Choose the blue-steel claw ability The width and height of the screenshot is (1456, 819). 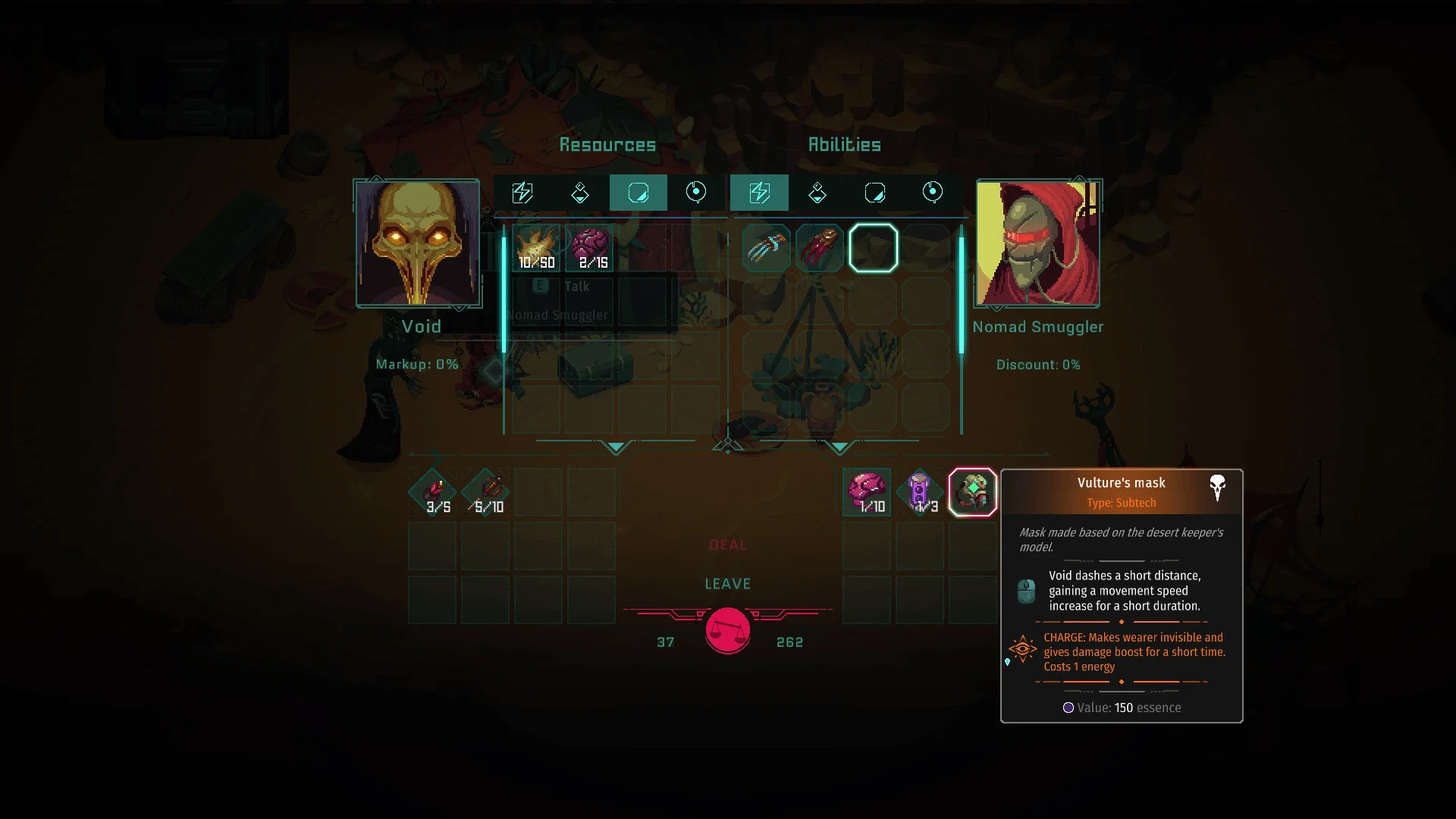click(x=767, y=248)
